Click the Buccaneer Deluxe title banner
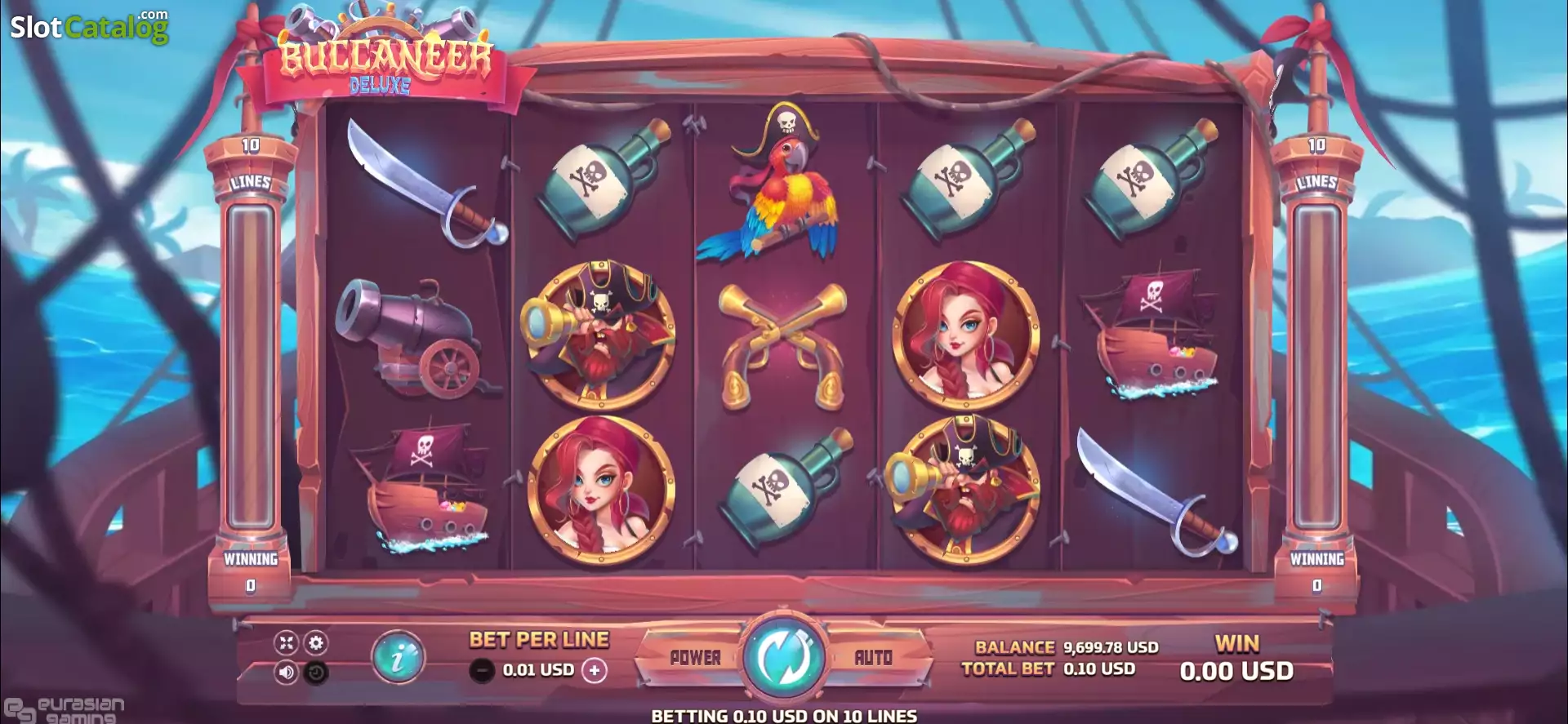The height and width of the screenshot is (724, 1568). (x=384, y=61)
